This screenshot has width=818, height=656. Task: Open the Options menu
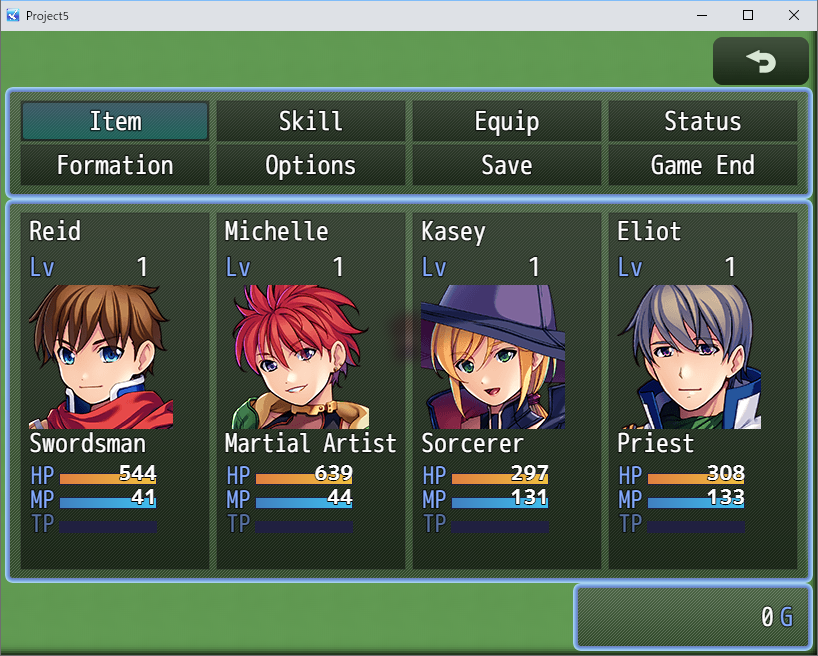tap(310, 165)
